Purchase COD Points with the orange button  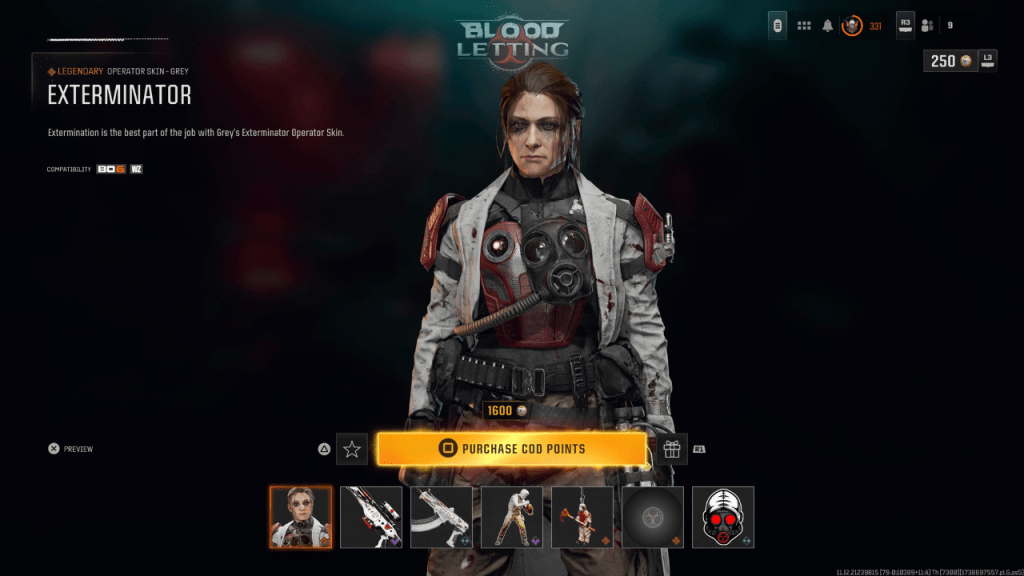(x=511, y=449)
